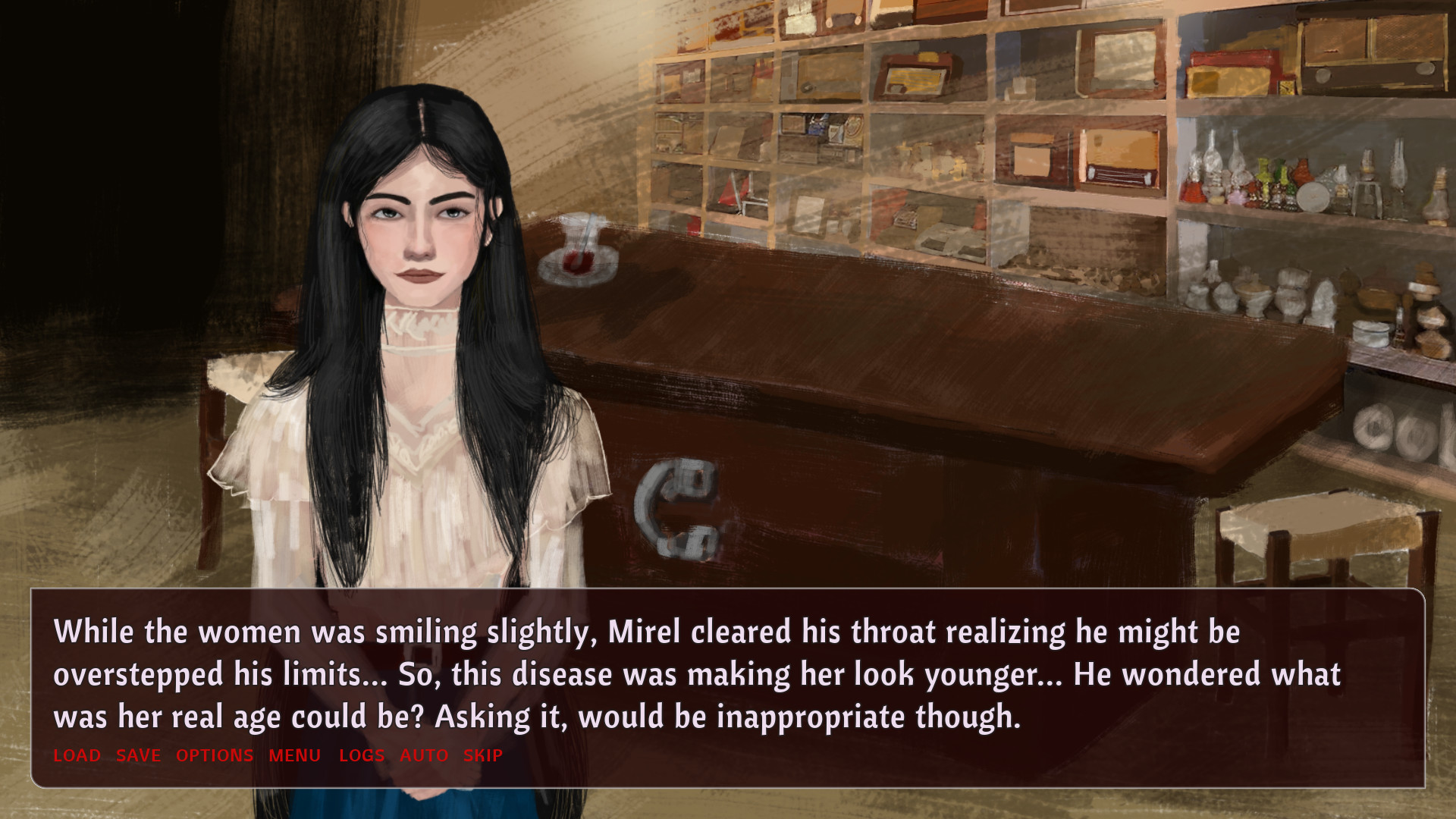View the dialogue history via LOGS
Screen dimensions: 1456x819
tap(362, 755)
